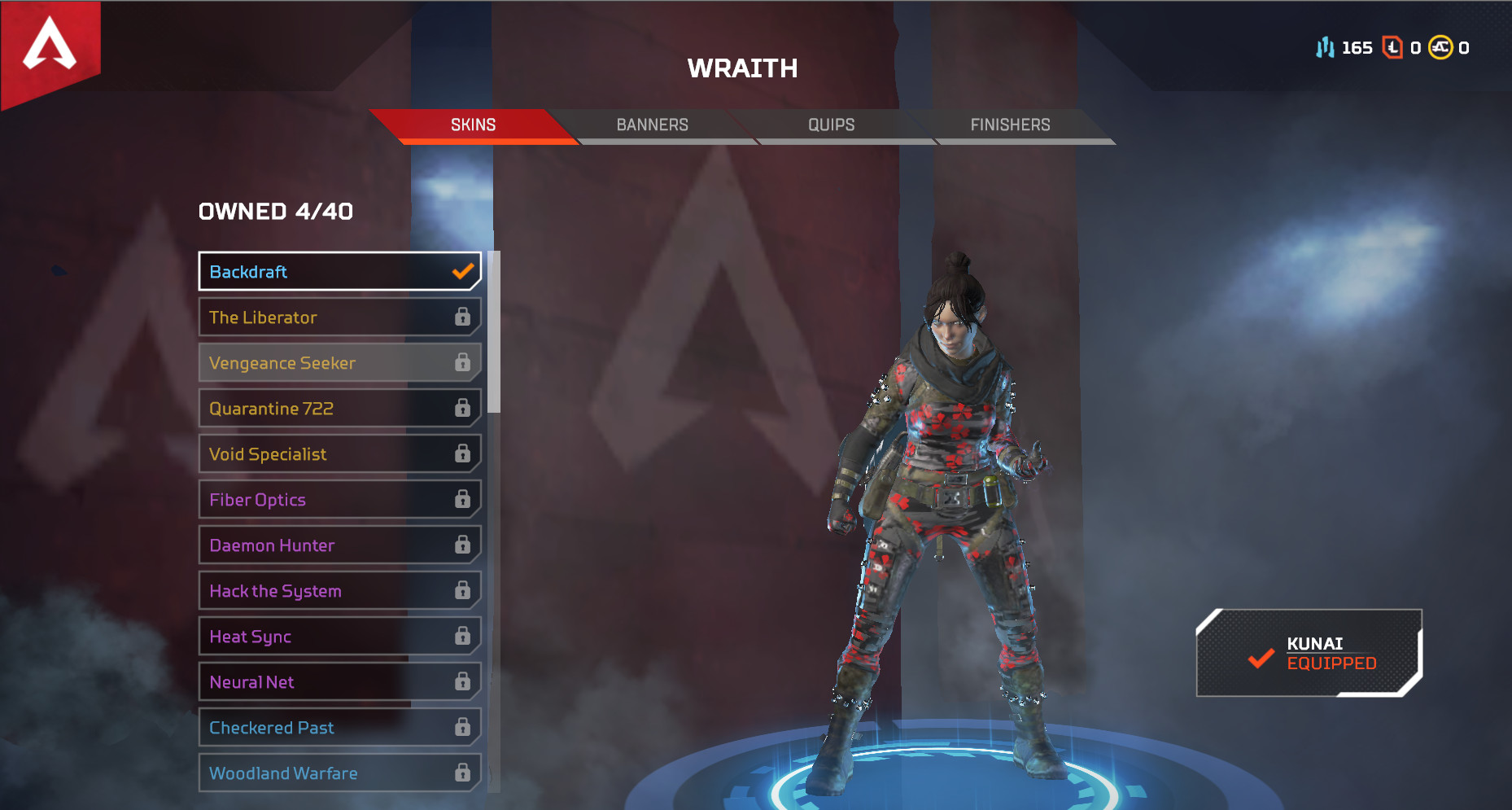Choose the Daemon Hunter skin
1512x810 pixels.
[x=339, y=545]
